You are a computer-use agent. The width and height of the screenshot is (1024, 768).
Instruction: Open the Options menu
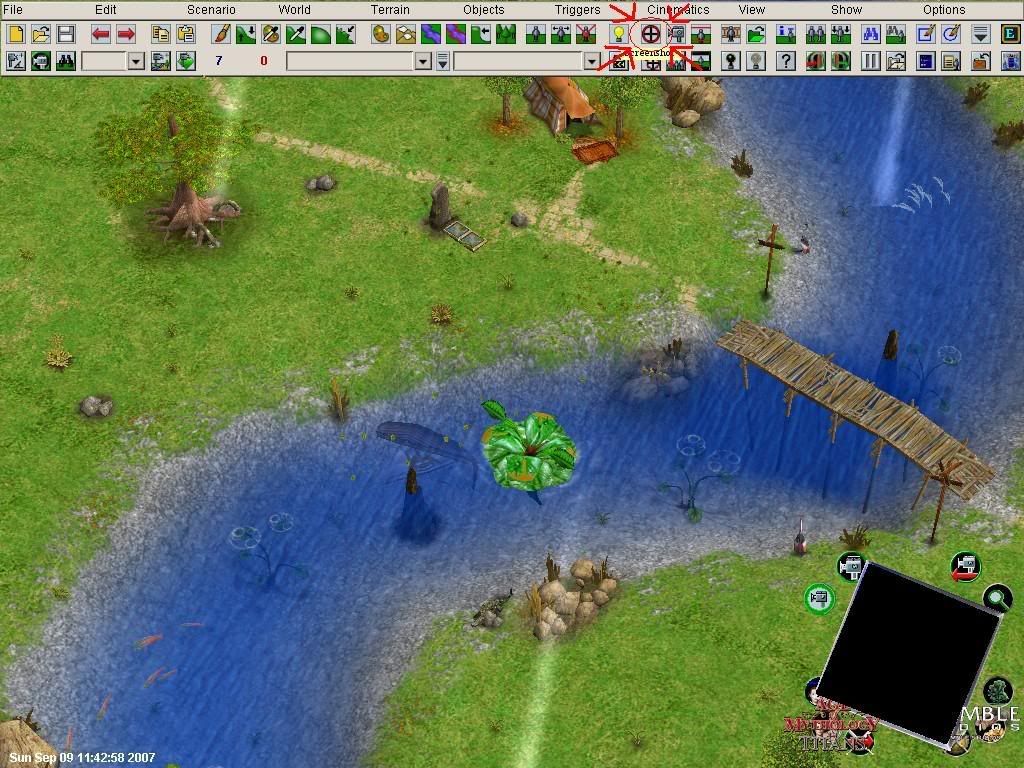tap(944, 10)
